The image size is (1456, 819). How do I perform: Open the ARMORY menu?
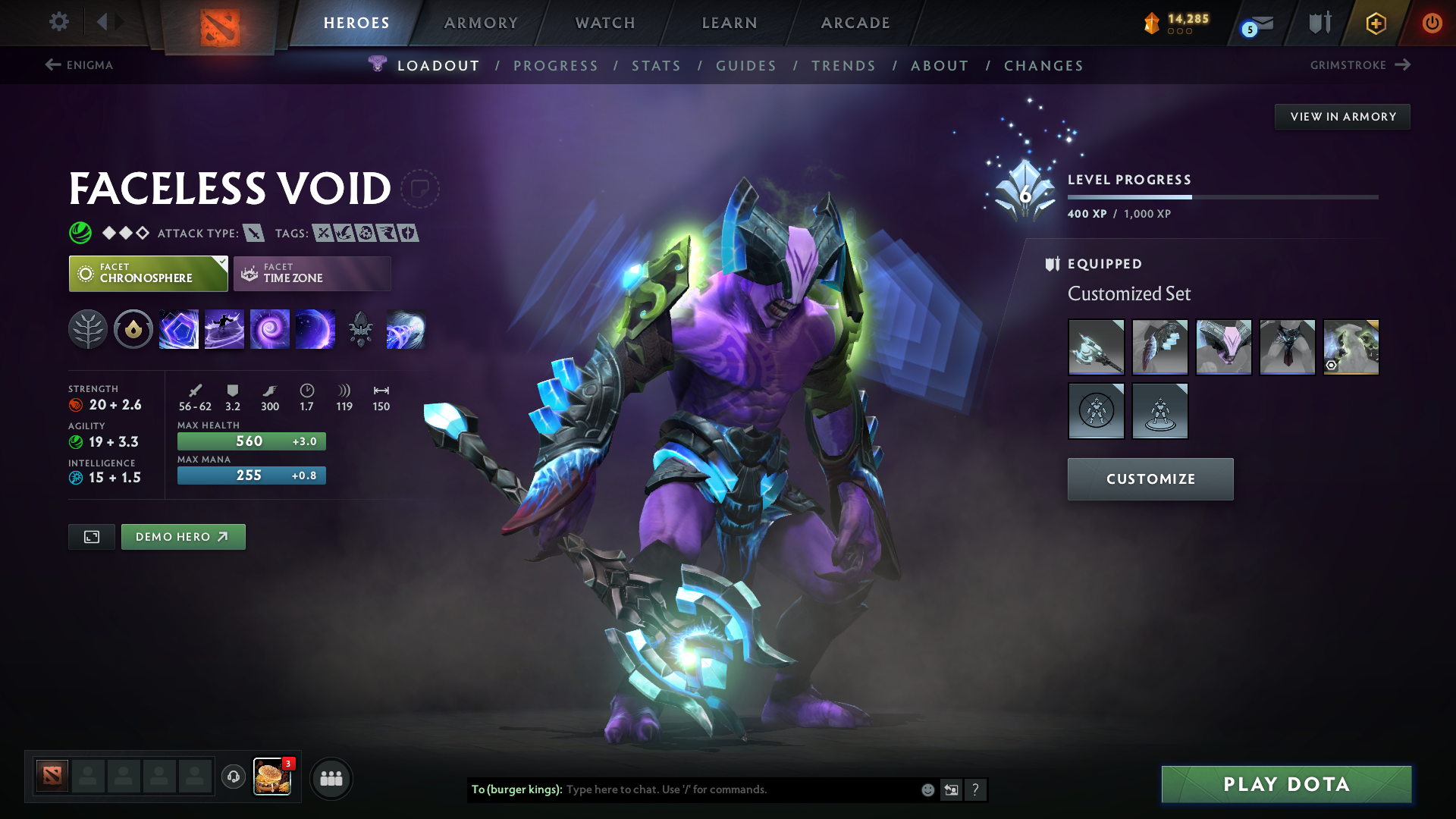click(481, 23)
